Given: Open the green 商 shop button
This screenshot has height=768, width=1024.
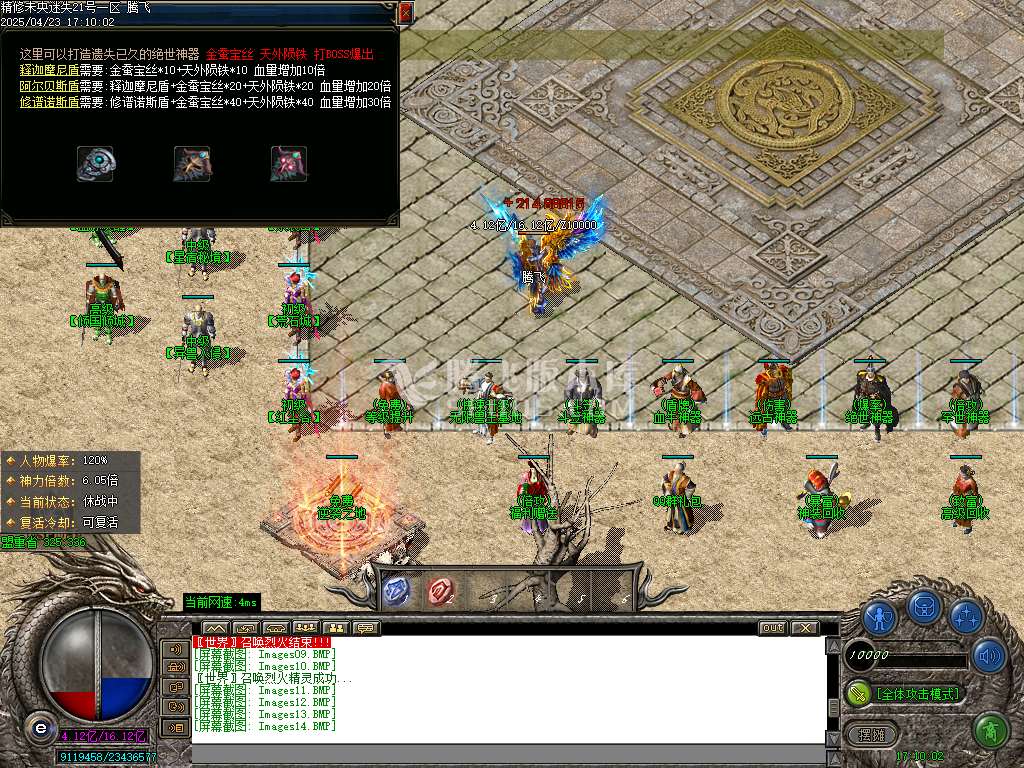Looking at the screenshot, I should pyautogui.click(x=990, y=731).
